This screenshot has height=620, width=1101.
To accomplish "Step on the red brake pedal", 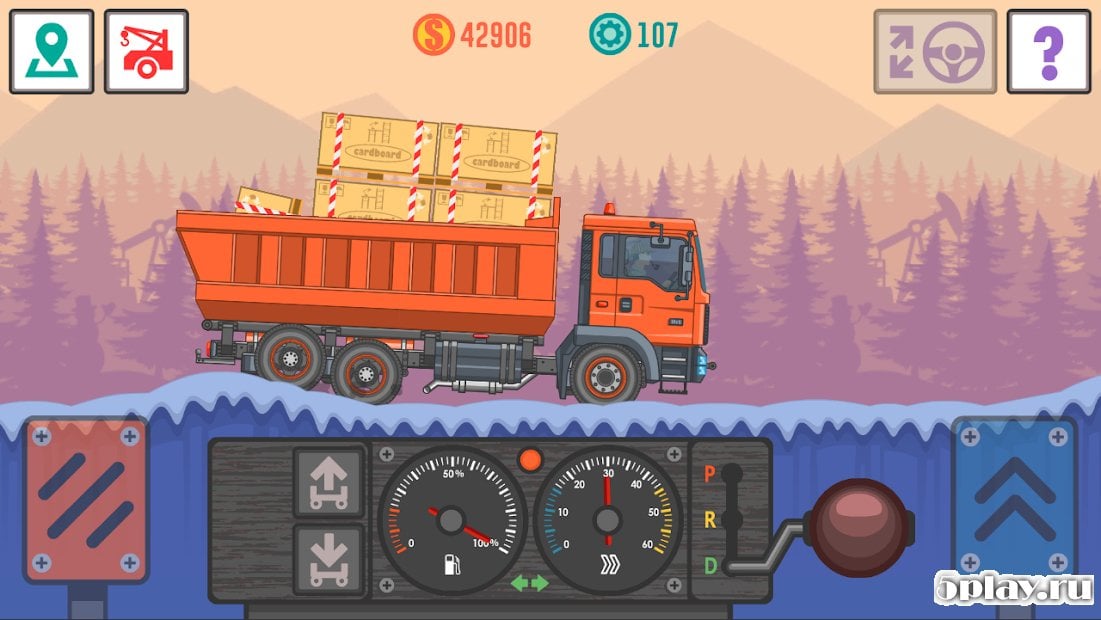I will pos(86,498).
